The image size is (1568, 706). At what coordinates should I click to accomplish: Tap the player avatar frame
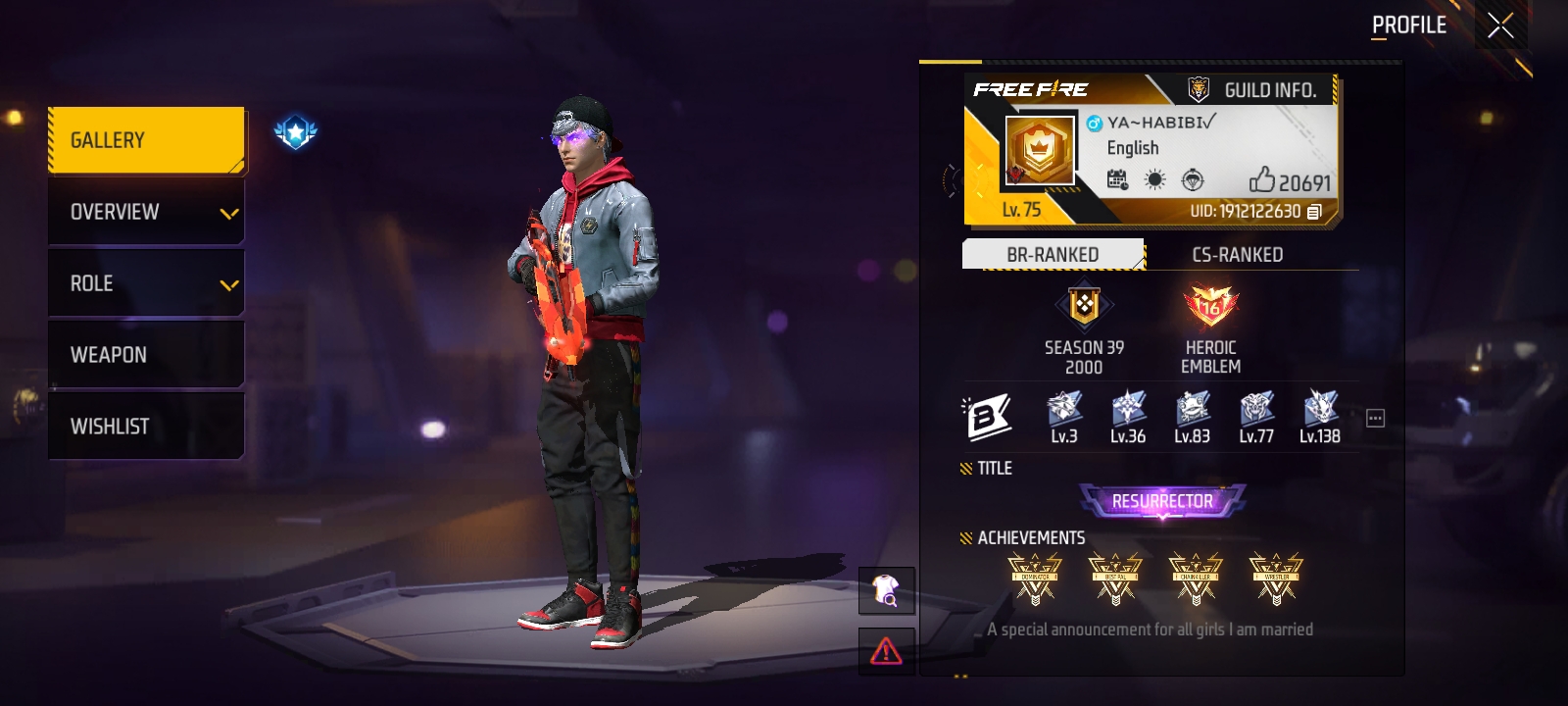[x=1039, y=150]
